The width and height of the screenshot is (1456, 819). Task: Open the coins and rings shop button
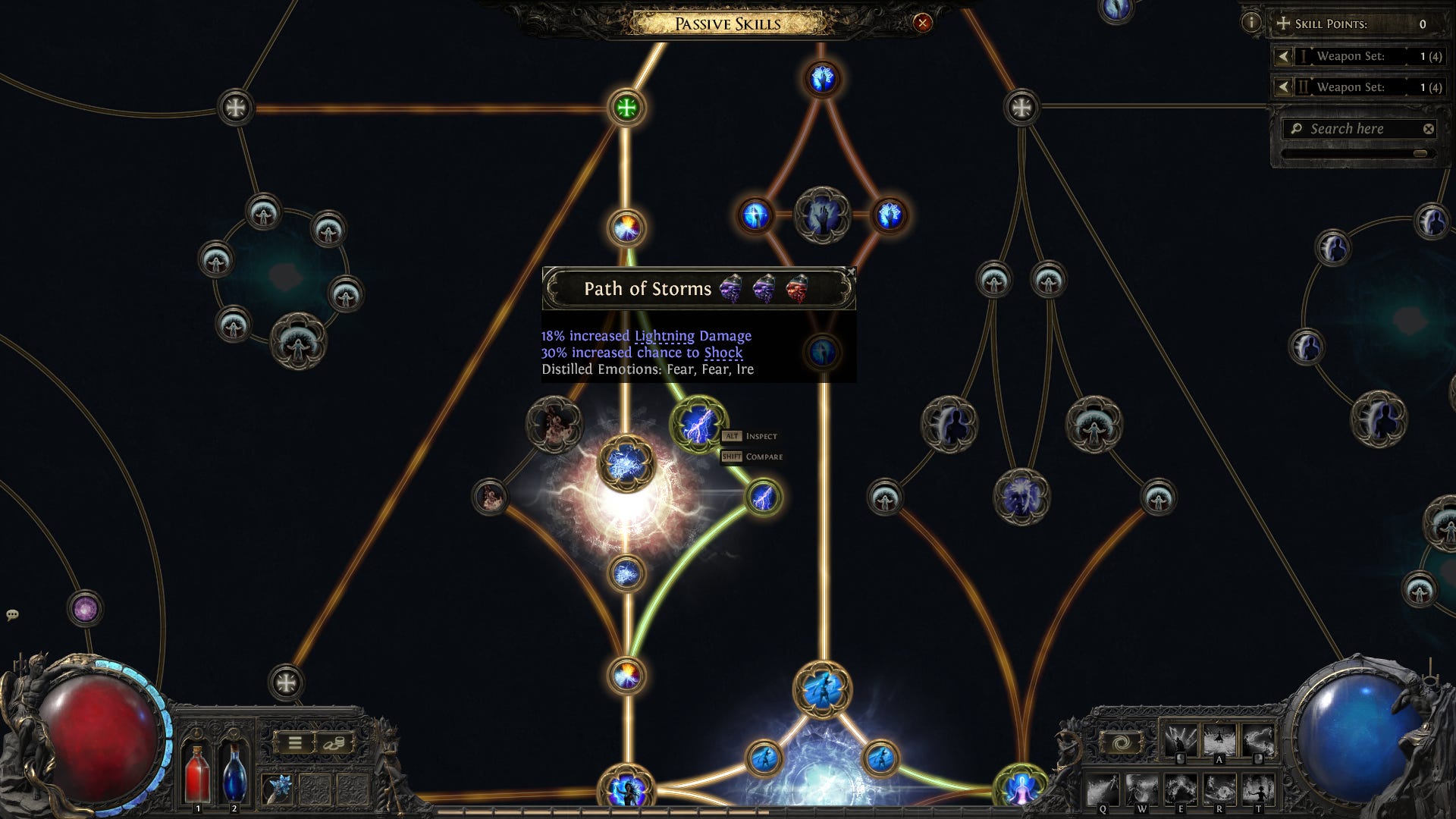(334, 743)
